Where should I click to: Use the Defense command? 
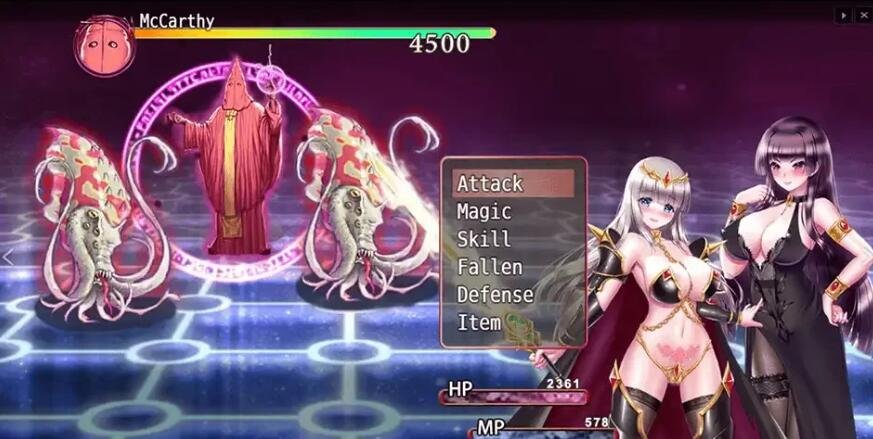512,295
